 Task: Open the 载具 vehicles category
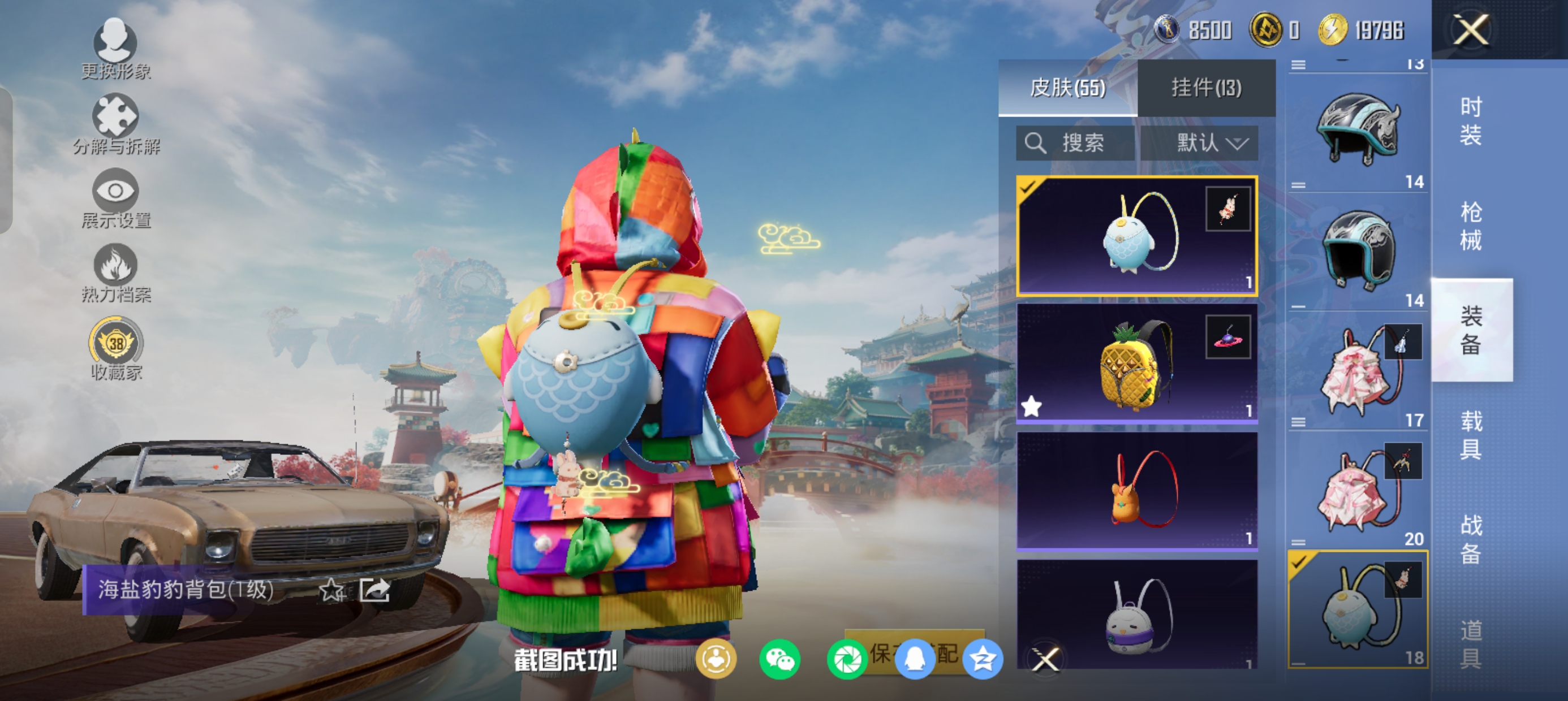click(1471, 435)
